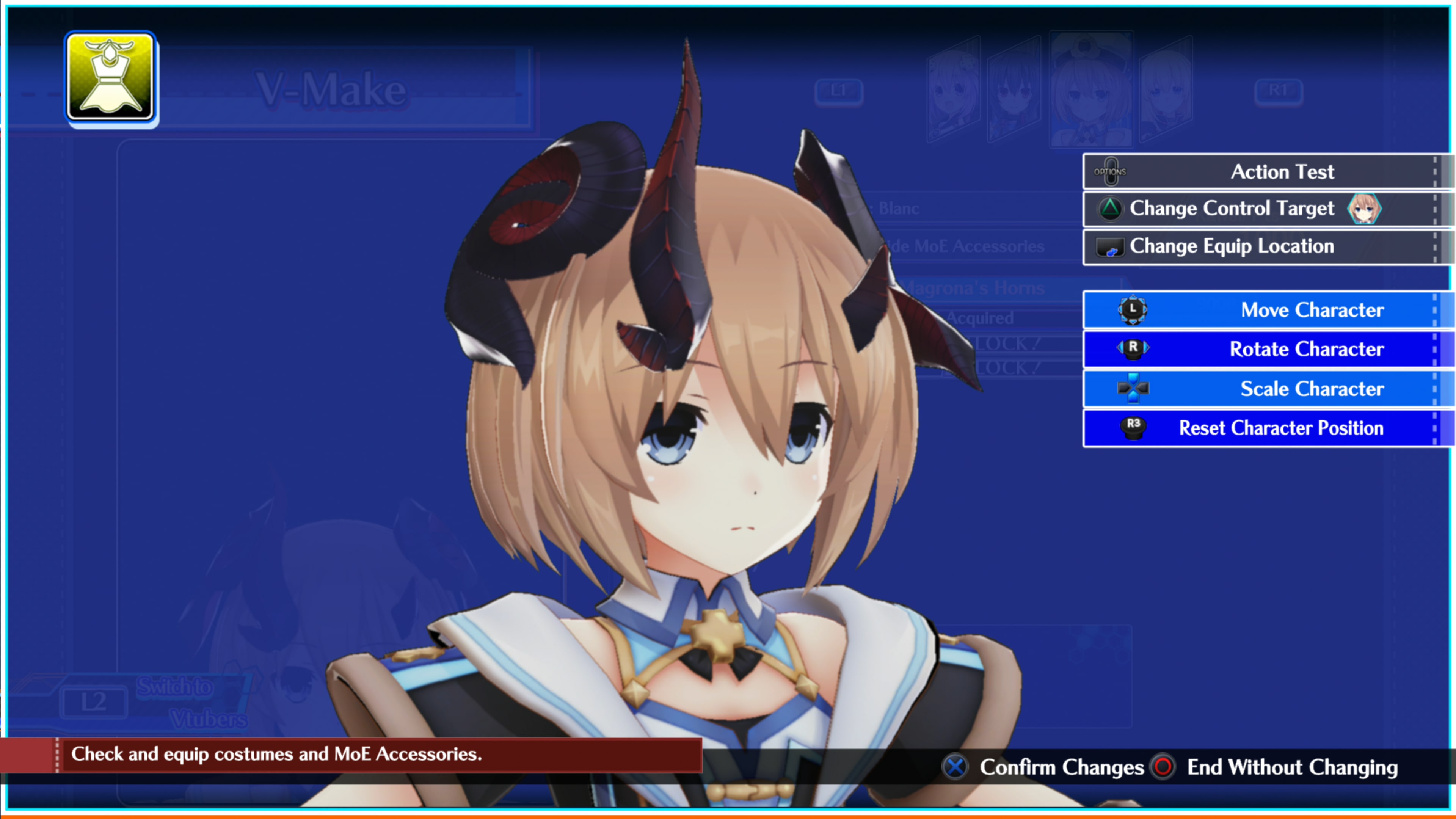
Task: Click the OPTIONS button icon beside Action Test
Action: point(1111,171)
